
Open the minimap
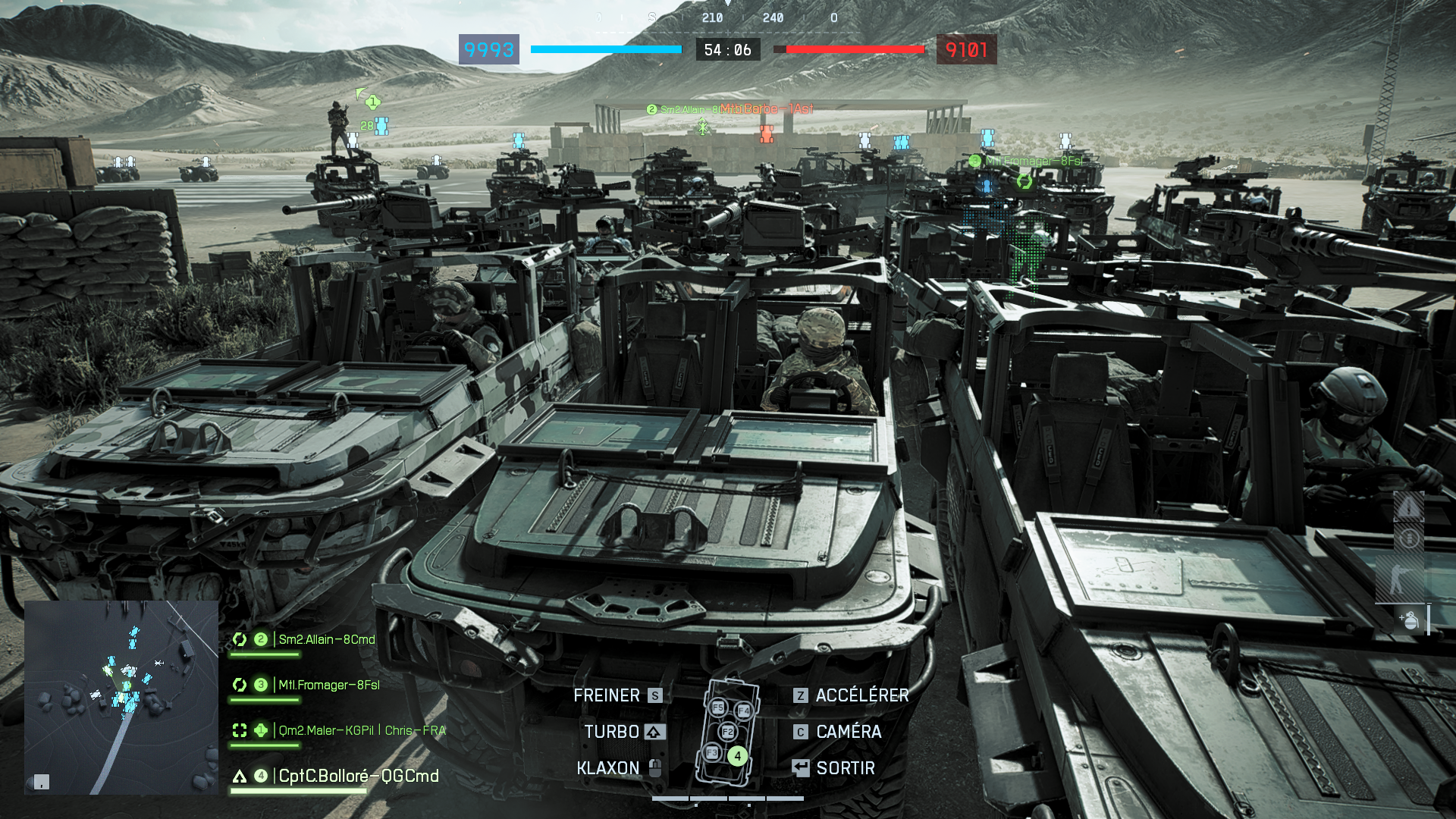[121, 697]
